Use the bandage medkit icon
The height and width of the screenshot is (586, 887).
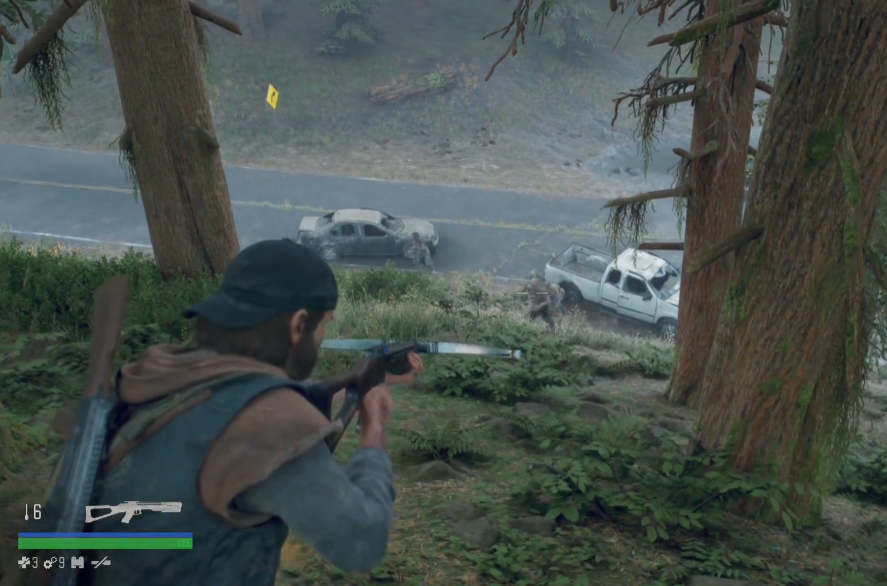point(24,563)
